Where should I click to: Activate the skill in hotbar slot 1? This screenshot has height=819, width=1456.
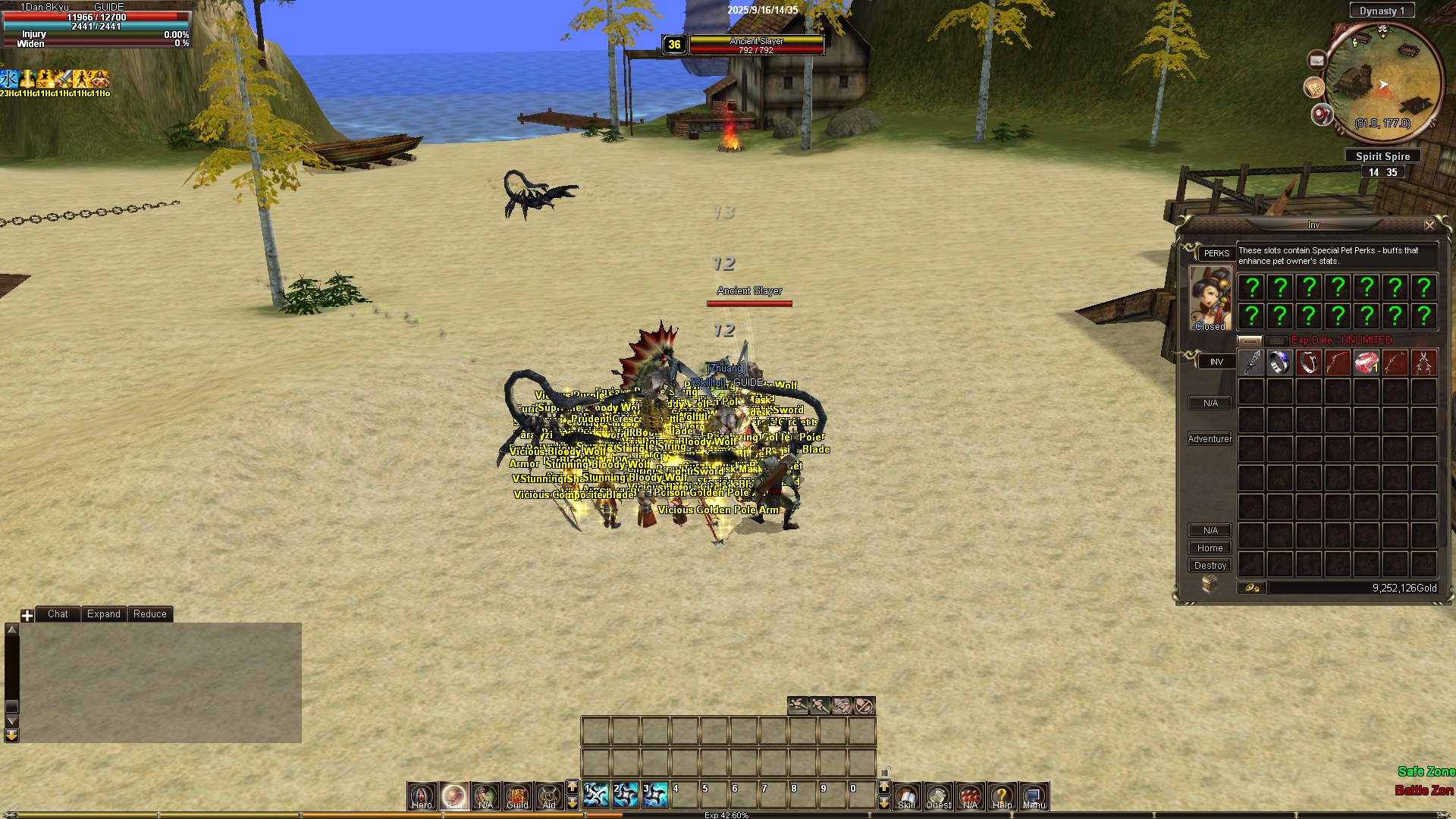[x=596, y=795]
